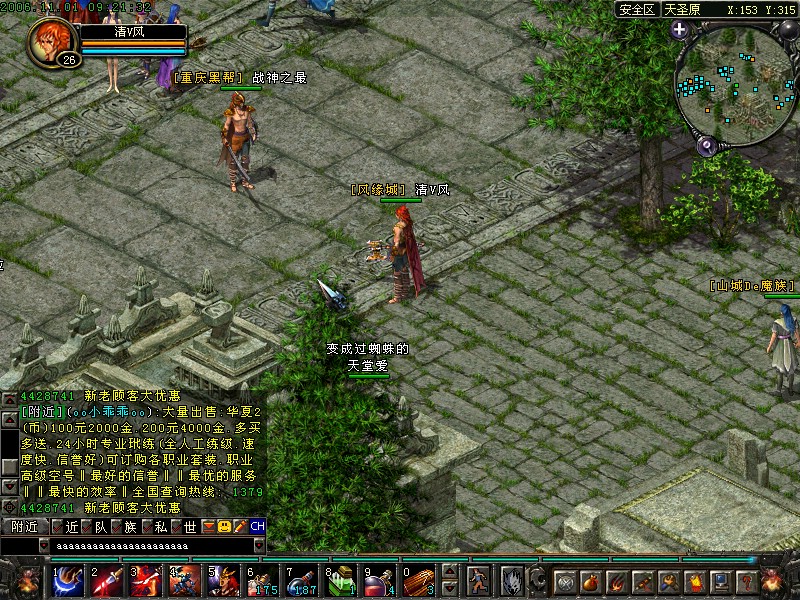This screenshot has height=600, width=800.
Task: Use the red dagger skill in slot 2
Action: coord(106,579)
